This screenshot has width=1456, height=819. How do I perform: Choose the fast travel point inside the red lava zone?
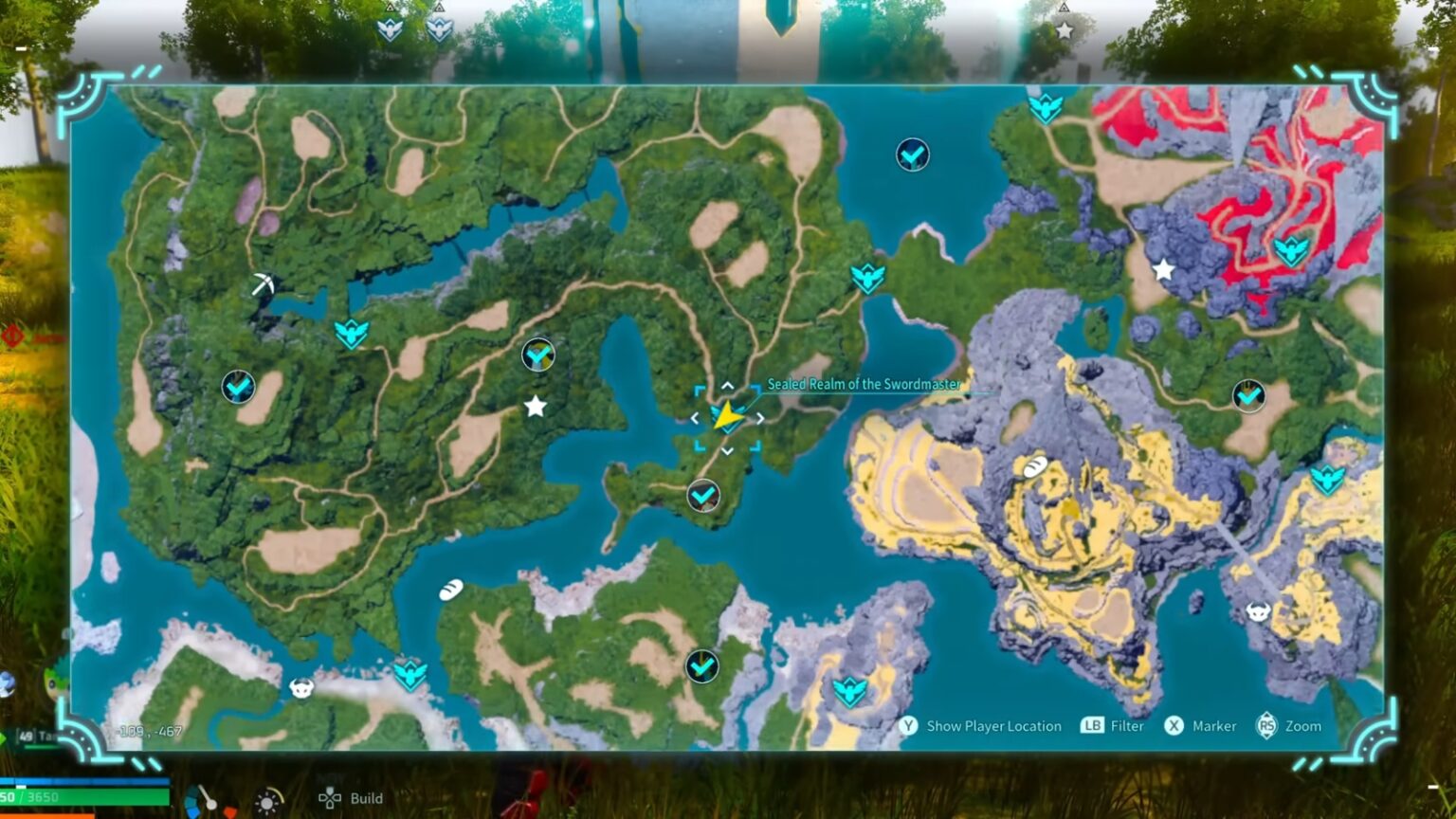coord(1290,251)
